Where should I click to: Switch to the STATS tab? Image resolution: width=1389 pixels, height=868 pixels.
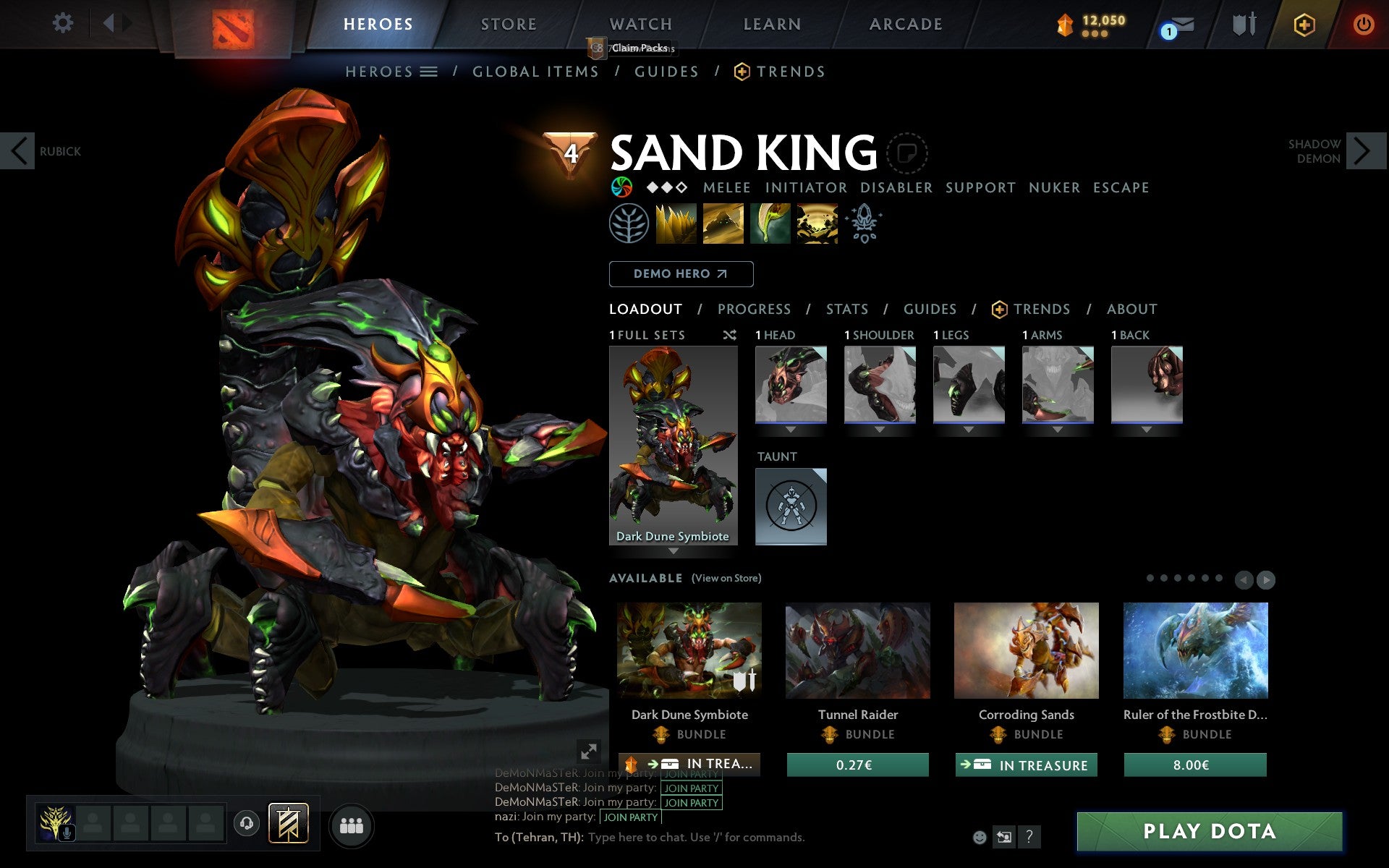846,309
